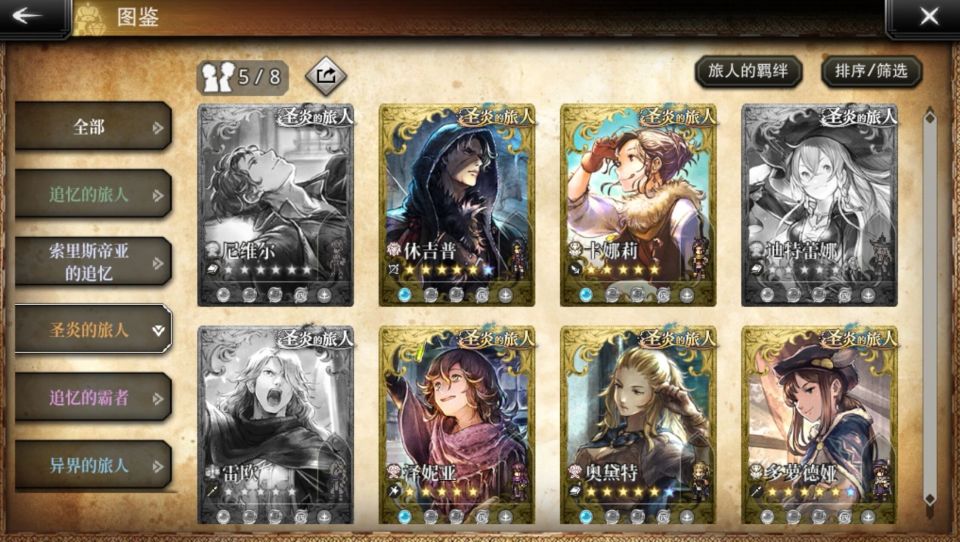Go back with the arrow button

coord(29,16)
